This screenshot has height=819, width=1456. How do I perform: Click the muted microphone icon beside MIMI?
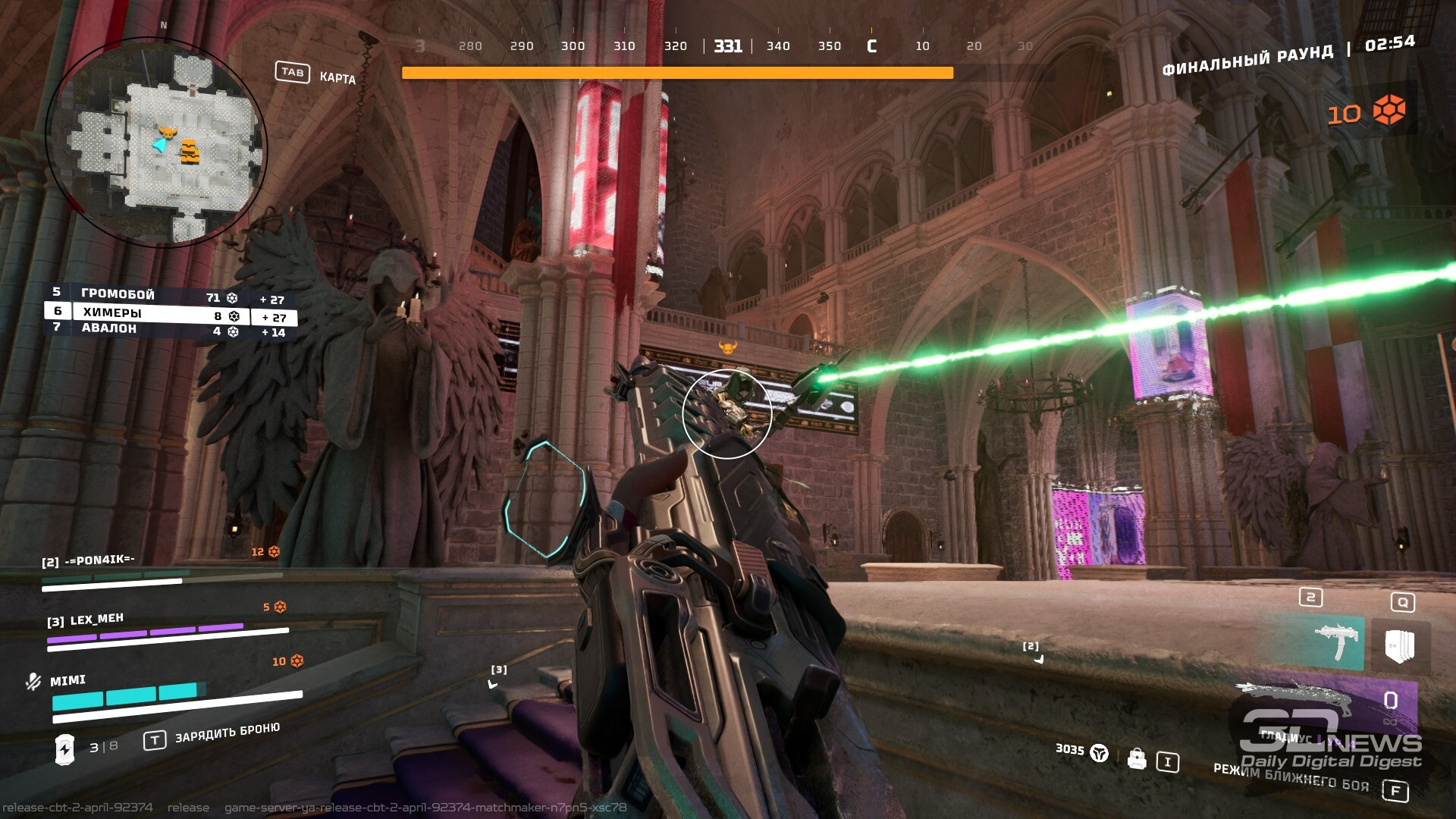point(33,682)
